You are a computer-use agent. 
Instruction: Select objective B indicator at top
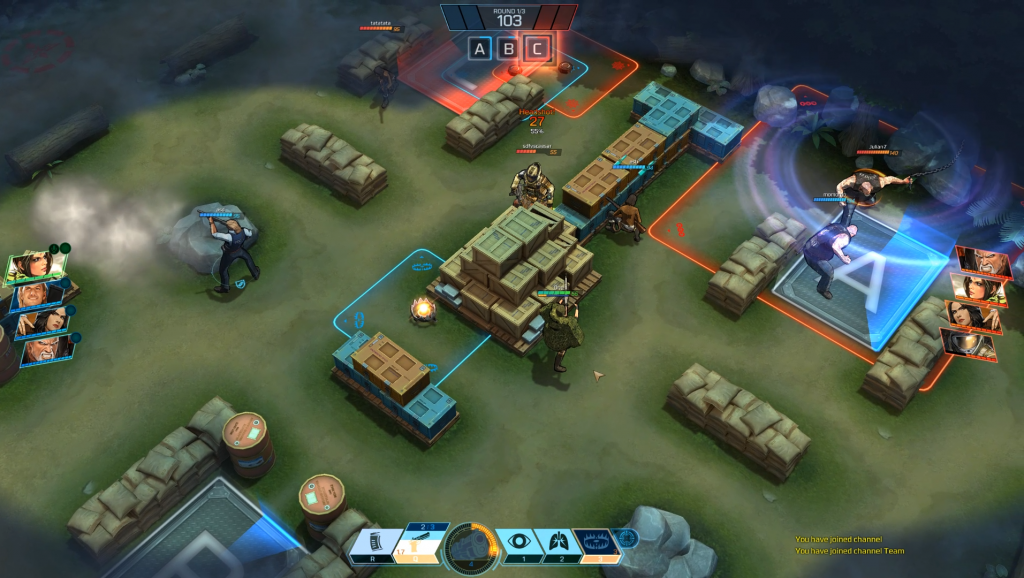[509, 48]
